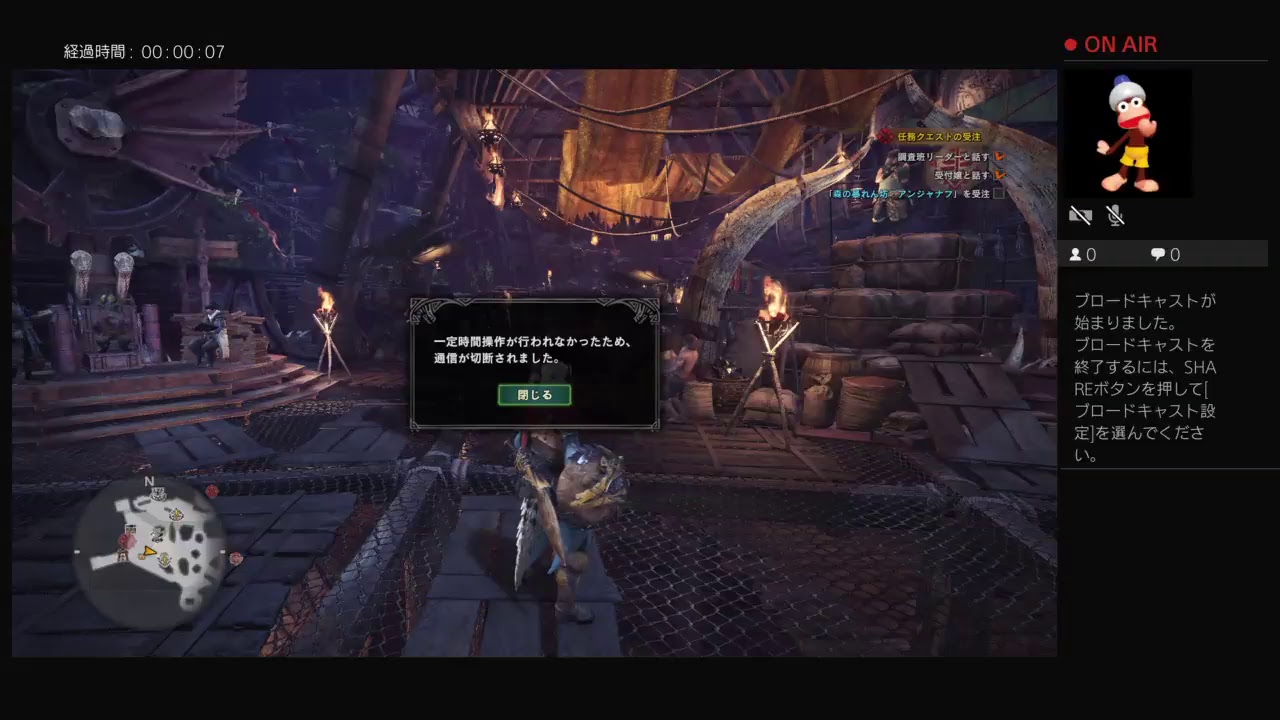Click the checkmark next to 調査班リーダーと話す

click(x=999, y=156)
